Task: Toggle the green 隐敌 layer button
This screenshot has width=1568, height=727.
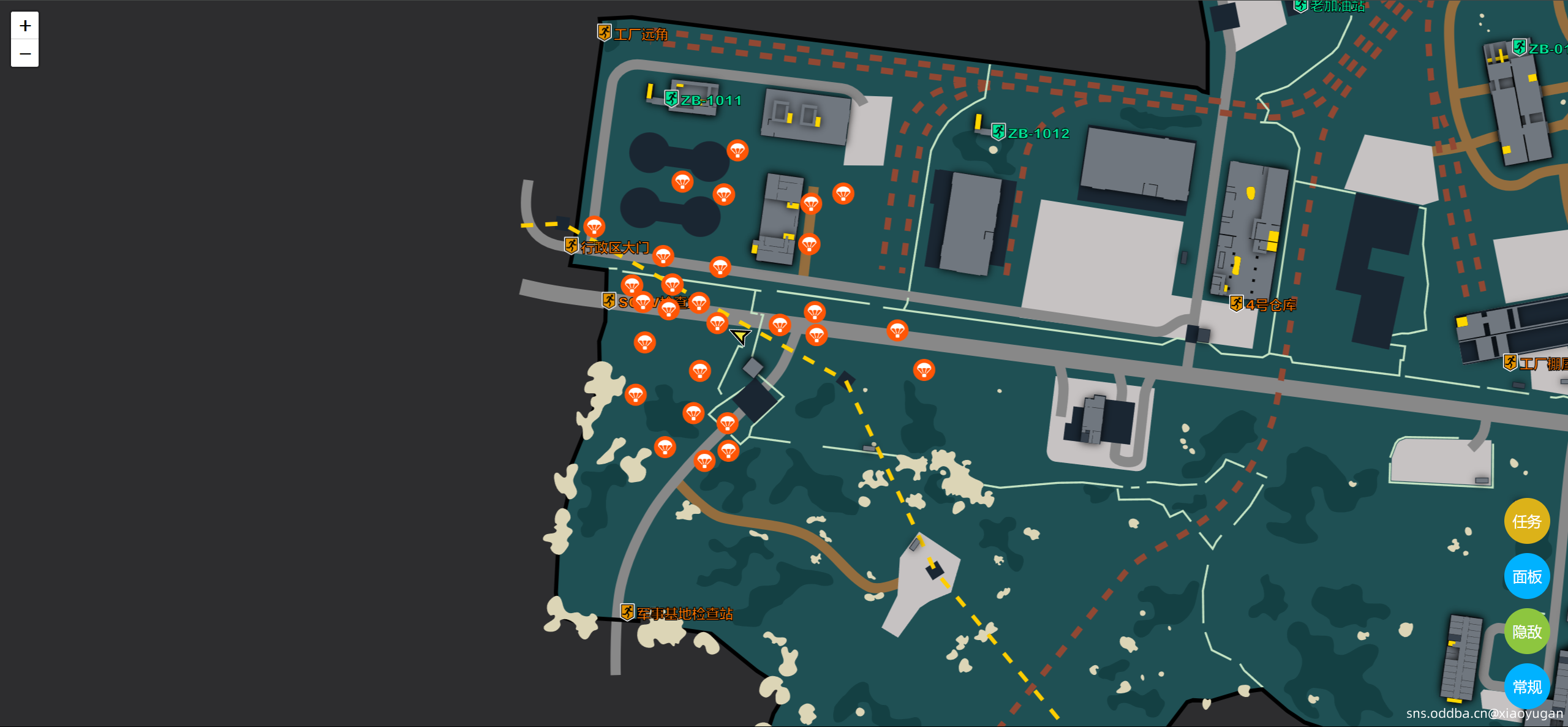Action: (1526, 631)
